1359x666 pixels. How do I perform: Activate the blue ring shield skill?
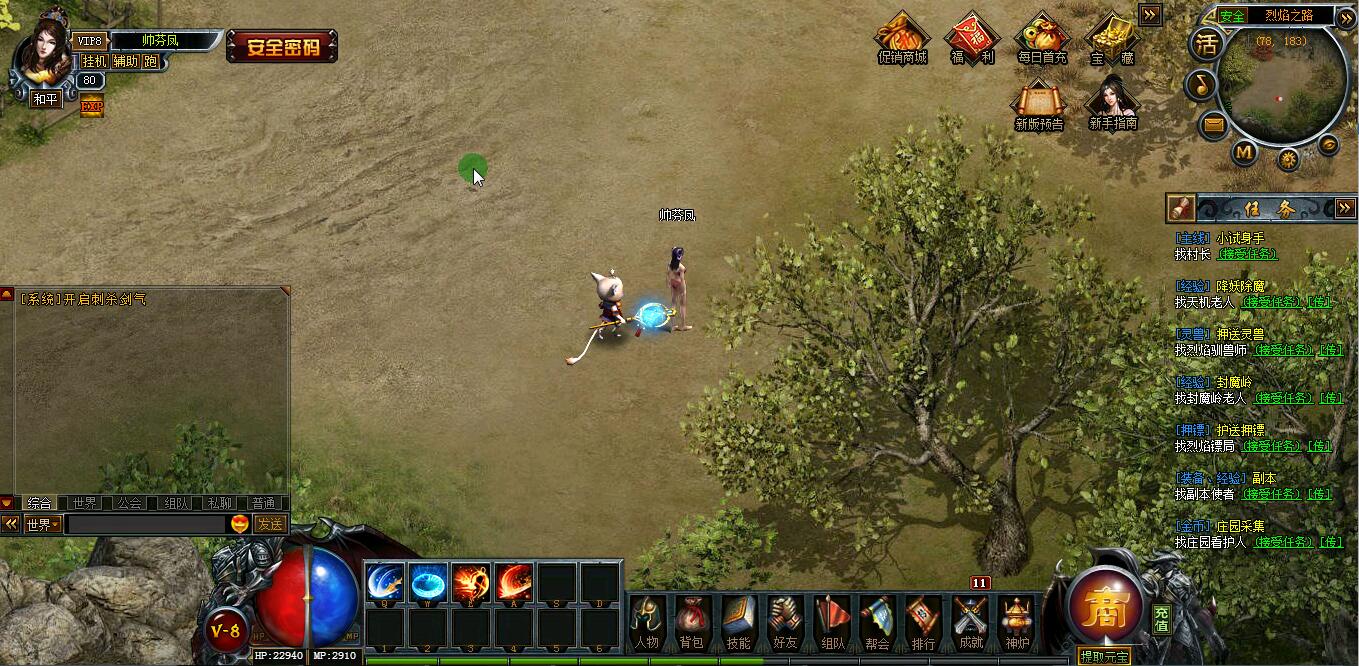coord(429,582)
